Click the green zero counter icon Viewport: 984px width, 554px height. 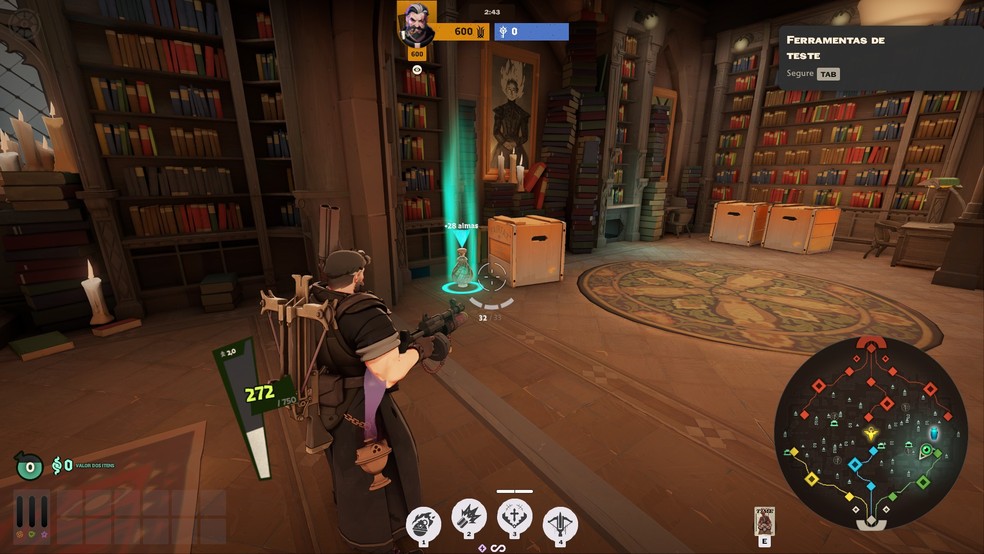click(x=28, y=465)
